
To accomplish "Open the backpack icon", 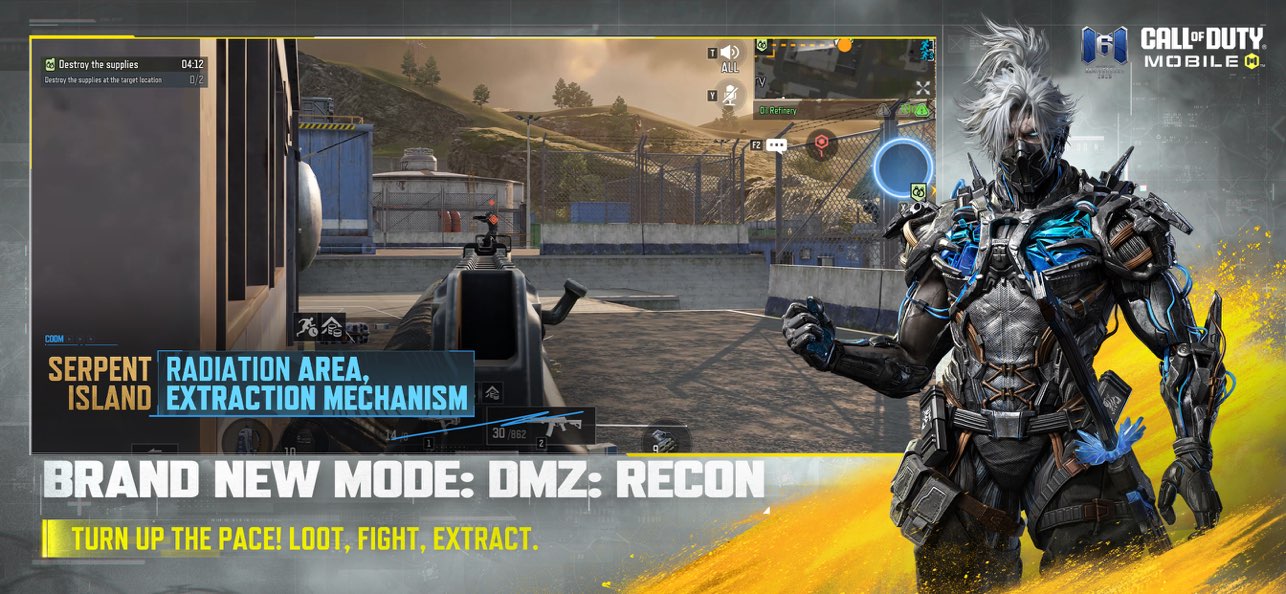I will (245, 437).
